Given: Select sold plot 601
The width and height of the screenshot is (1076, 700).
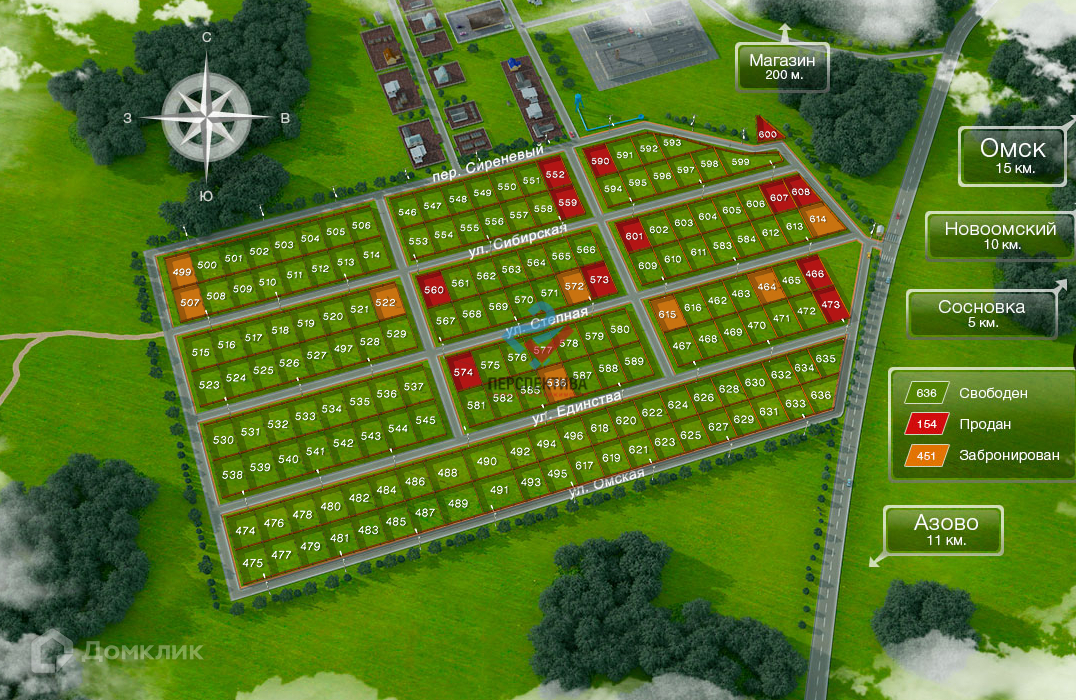Looking at the screenshot, I should [x=633, y=236].
